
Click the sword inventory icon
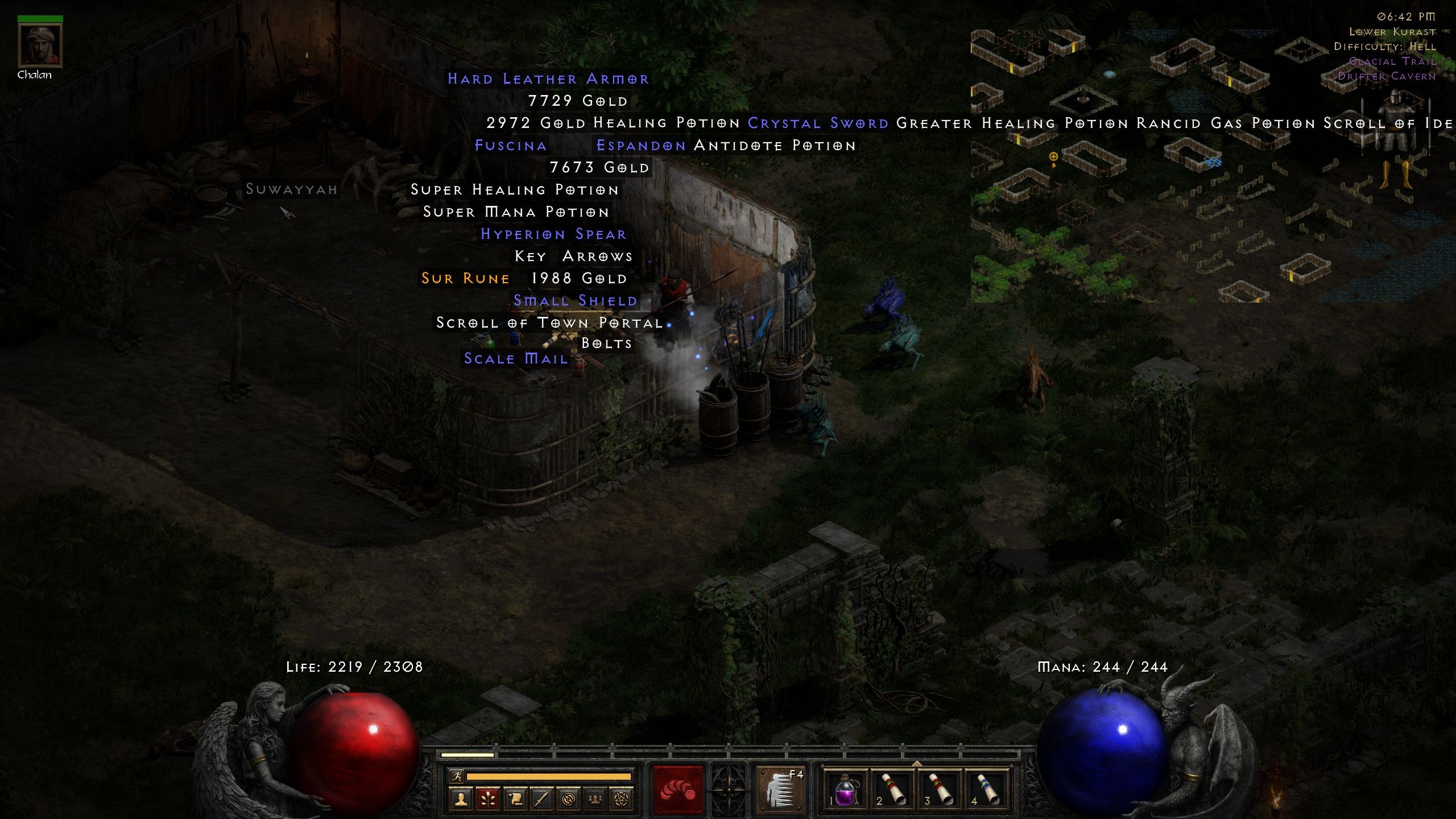541,800
